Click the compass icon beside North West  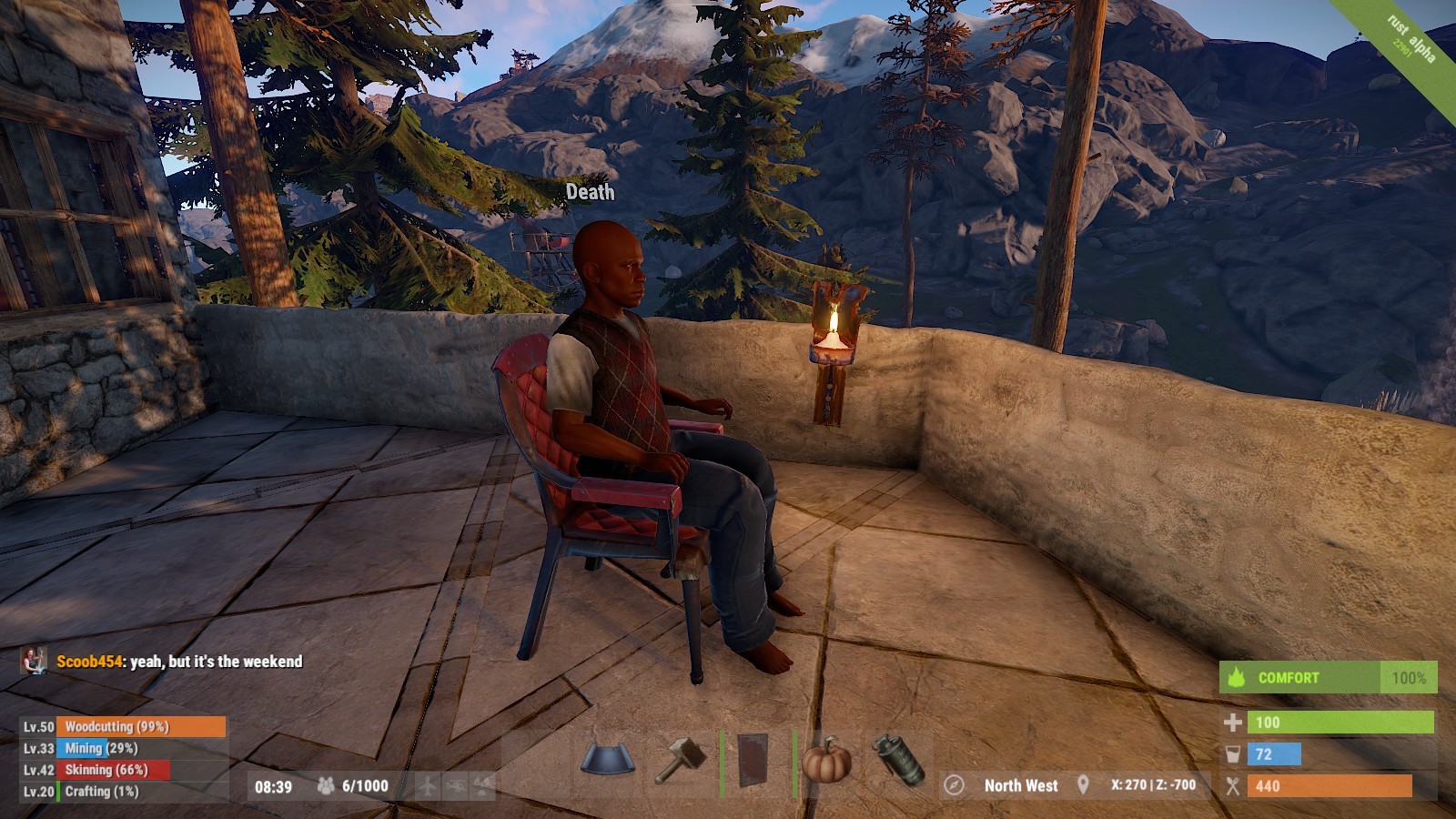[x=954, y=785]
